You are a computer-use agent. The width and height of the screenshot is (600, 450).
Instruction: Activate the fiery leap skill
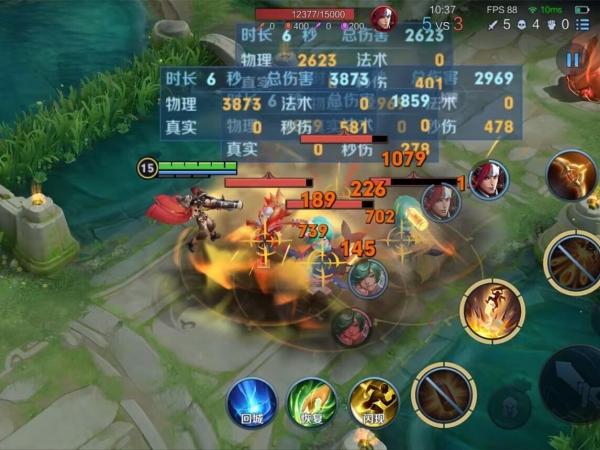click(x=492, y=309)
